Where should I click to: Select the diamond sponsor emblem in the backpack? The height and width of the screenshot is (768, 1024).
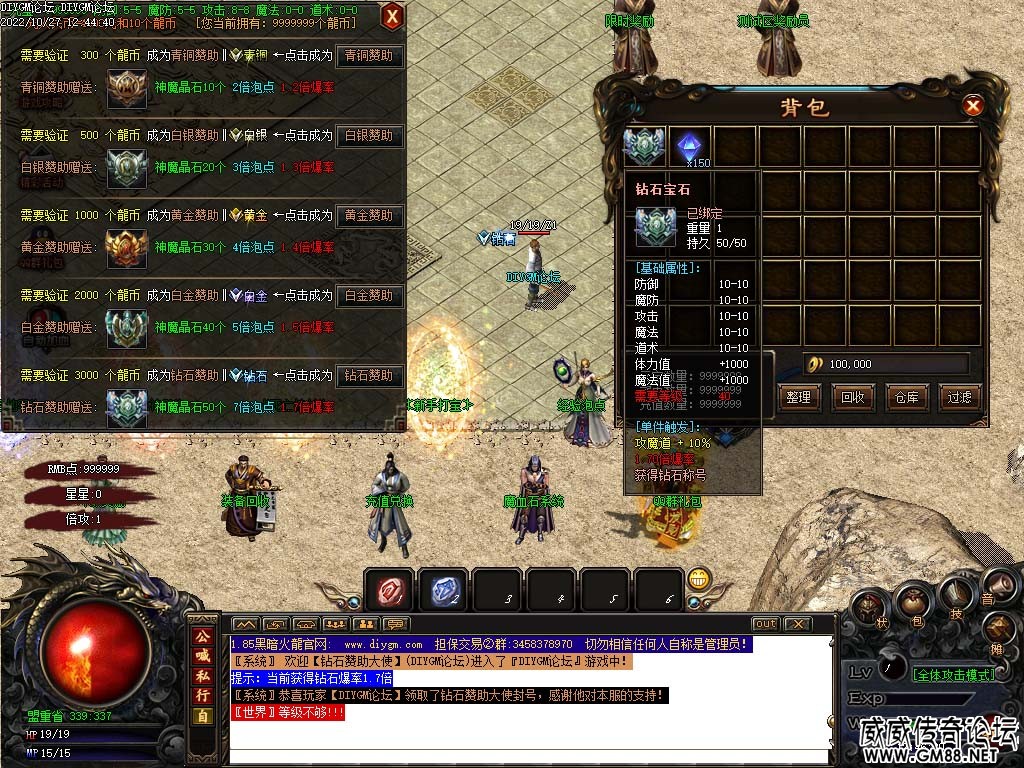click(x=644, y=146)
